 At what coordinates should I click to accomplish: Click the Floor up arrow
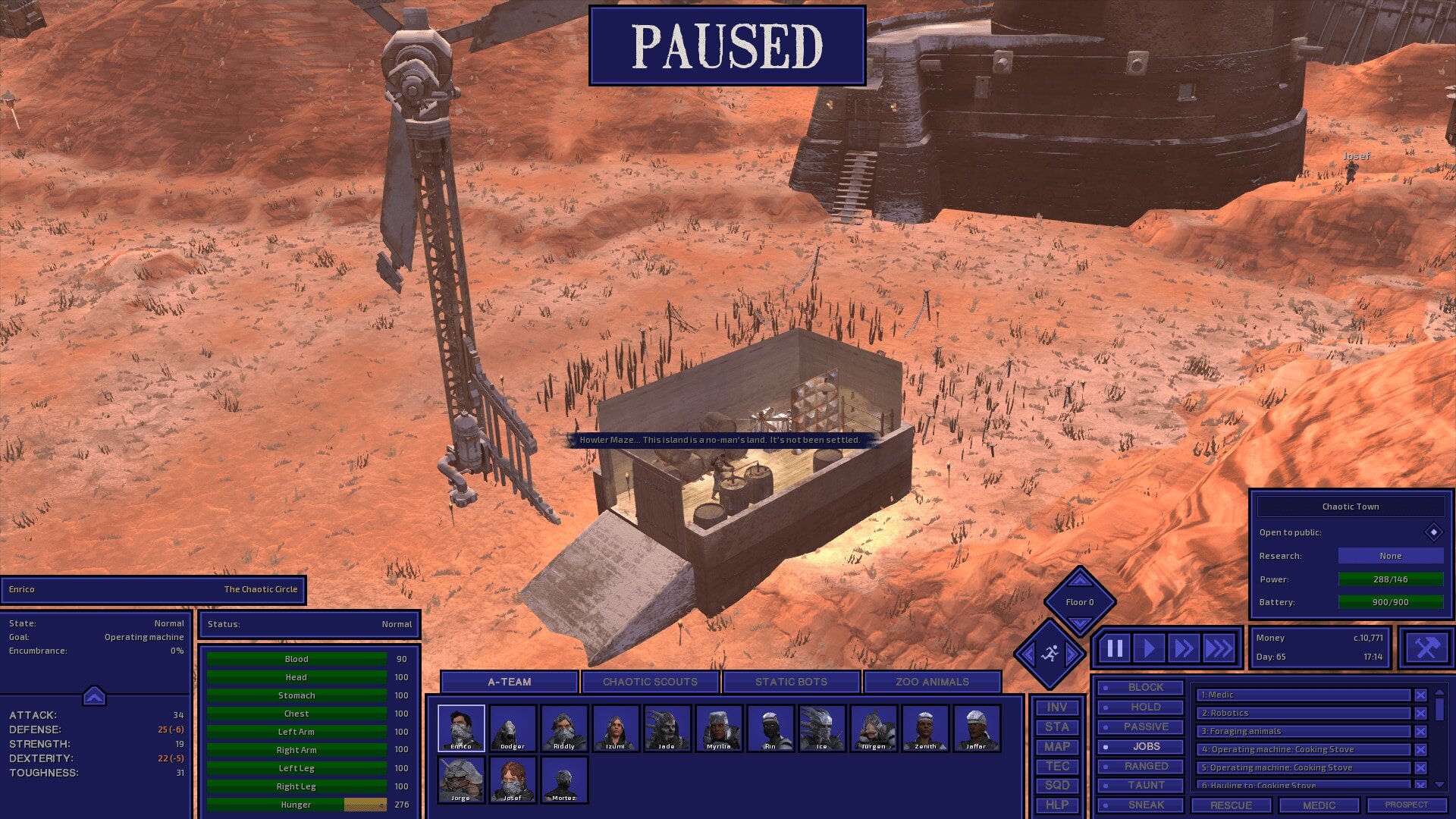click(x=1079, y=580)
